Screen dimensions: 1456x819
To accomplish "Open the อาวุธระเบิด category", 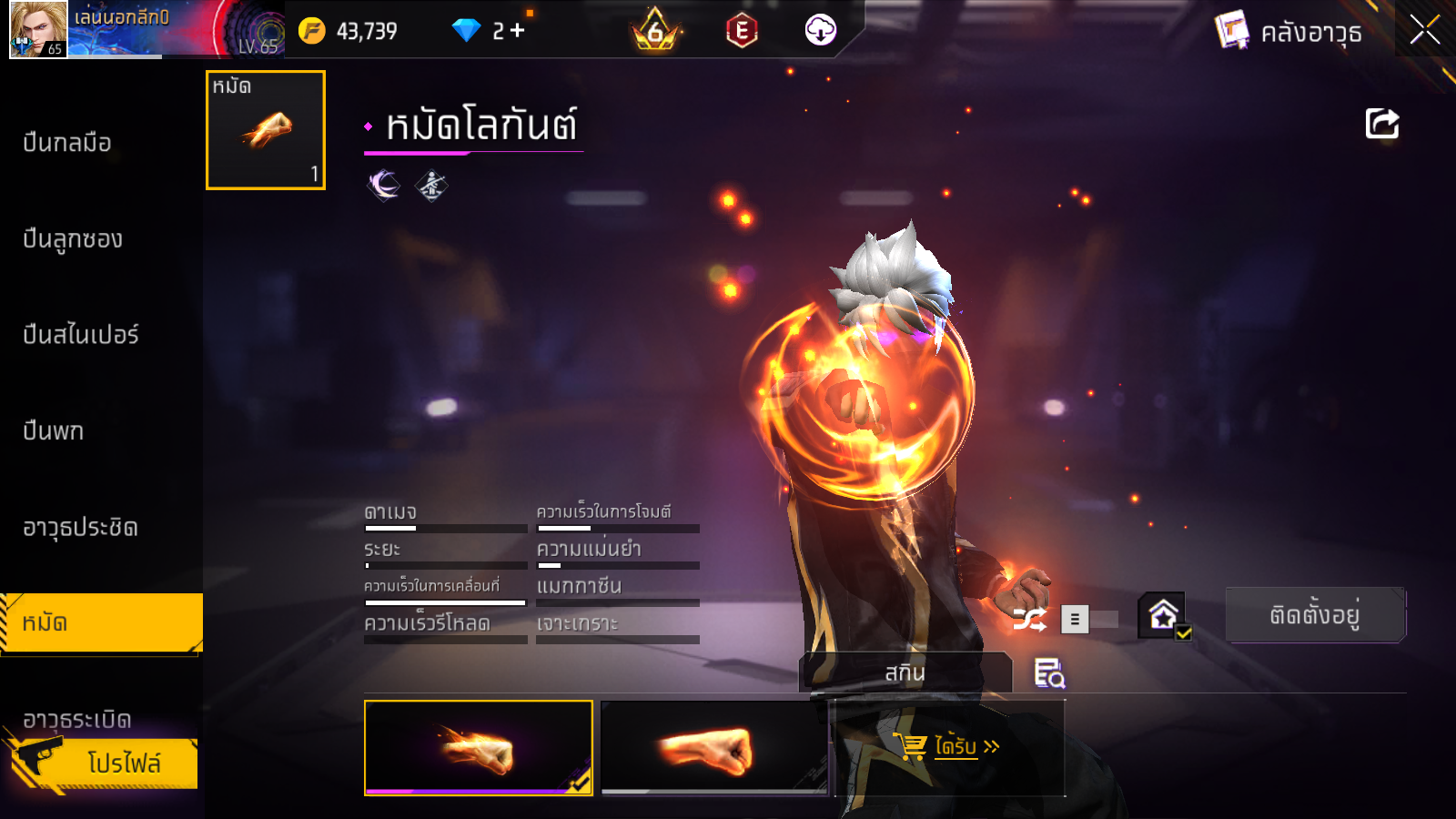I will coord(77,719).
